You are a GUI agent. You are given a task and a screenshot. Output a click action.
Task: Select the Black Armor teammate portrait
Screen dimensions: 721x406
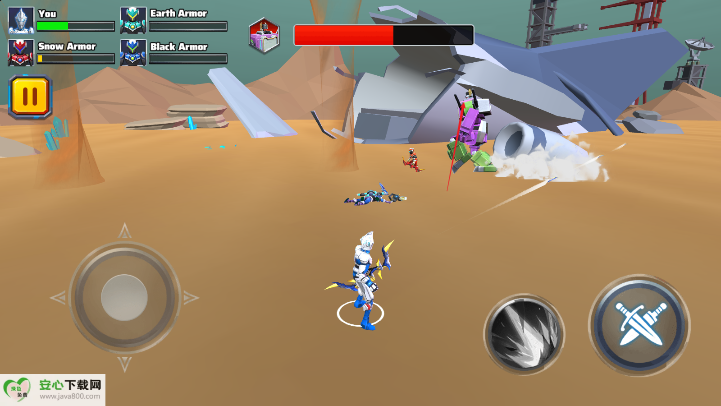(133, 52)
